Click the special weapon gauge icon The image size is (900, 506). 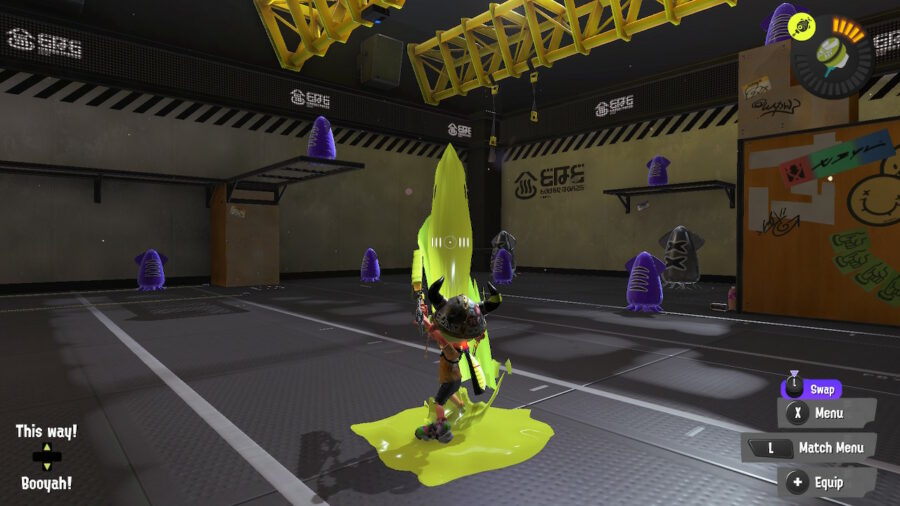coord(832,54)
